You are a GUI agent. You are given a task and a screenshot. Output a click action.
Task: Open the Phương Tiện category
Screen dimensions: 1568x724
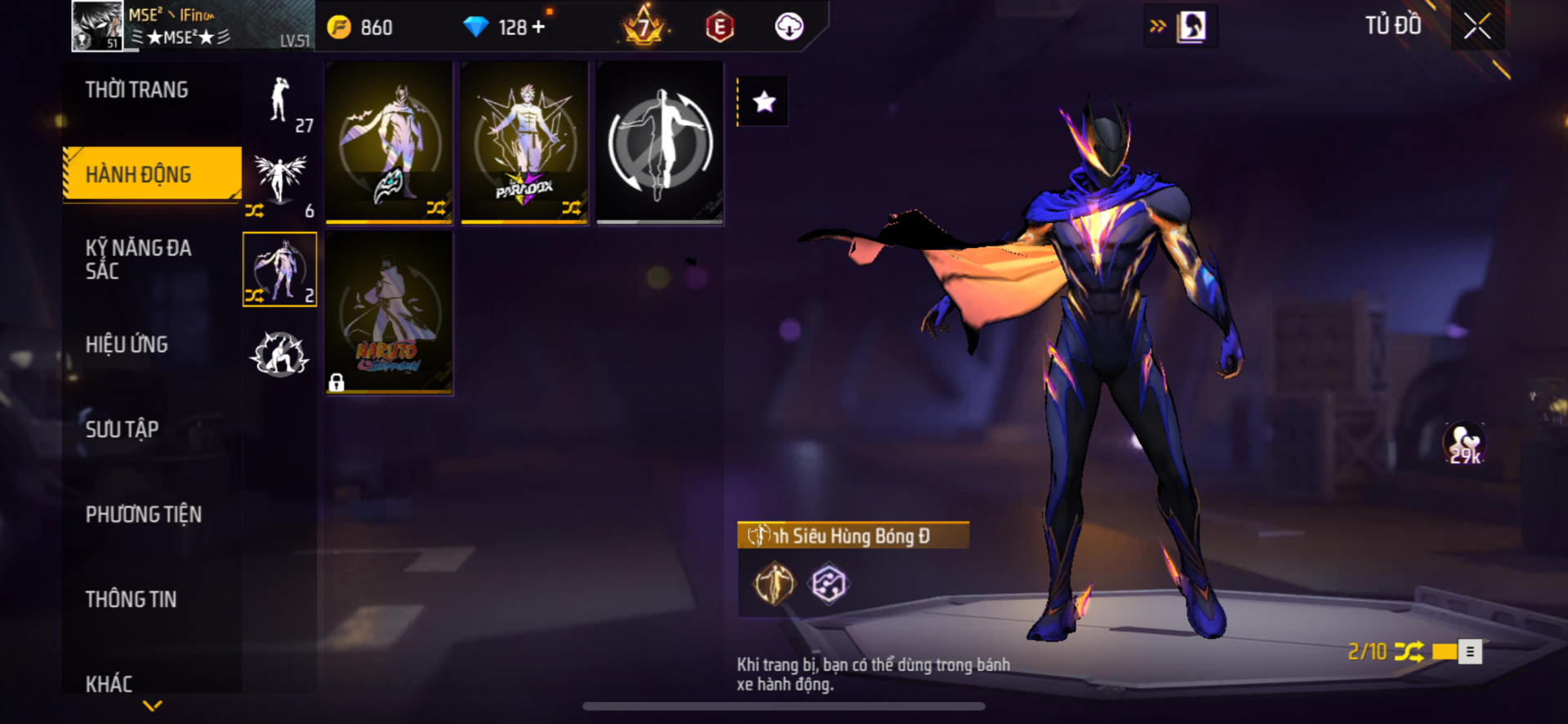coord(143,514)
